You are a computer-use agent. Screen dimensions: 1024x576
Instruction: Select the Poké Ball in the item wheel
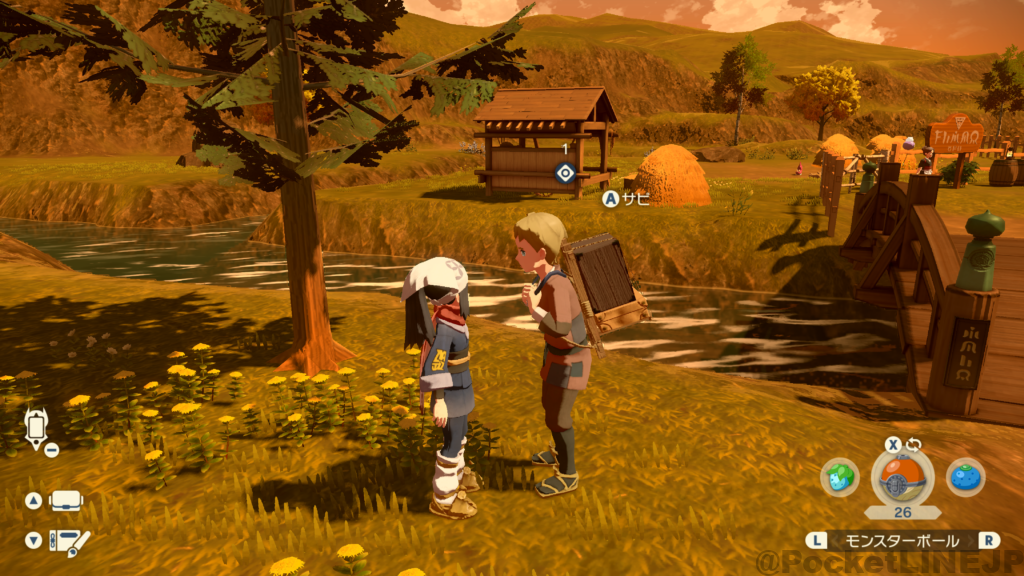[x=902, y=477]
